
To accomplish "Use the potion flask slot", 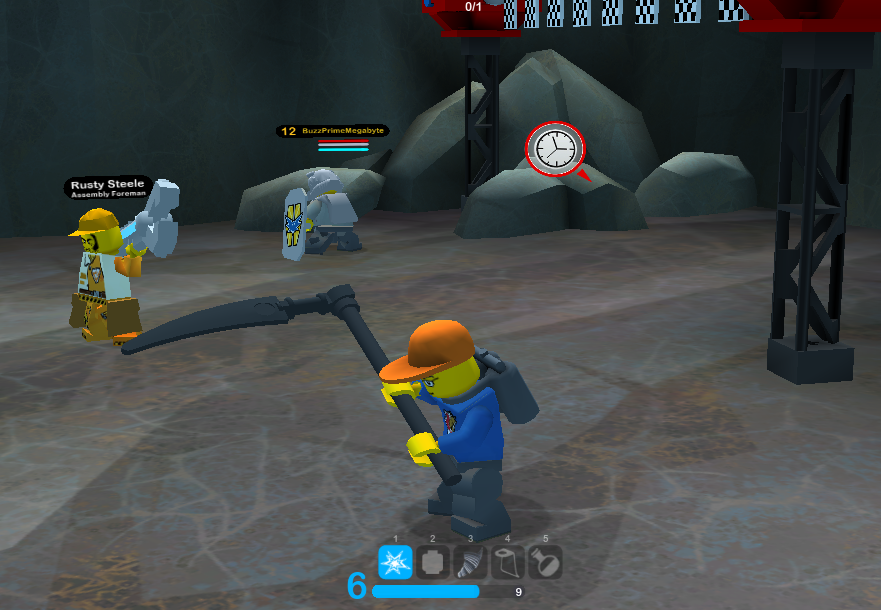I will point(544,562).
